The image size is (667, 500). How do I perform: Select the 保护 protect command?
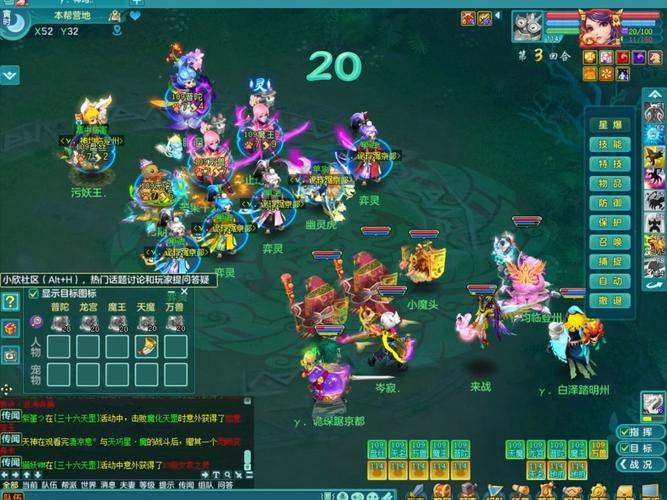pos(610,223)
